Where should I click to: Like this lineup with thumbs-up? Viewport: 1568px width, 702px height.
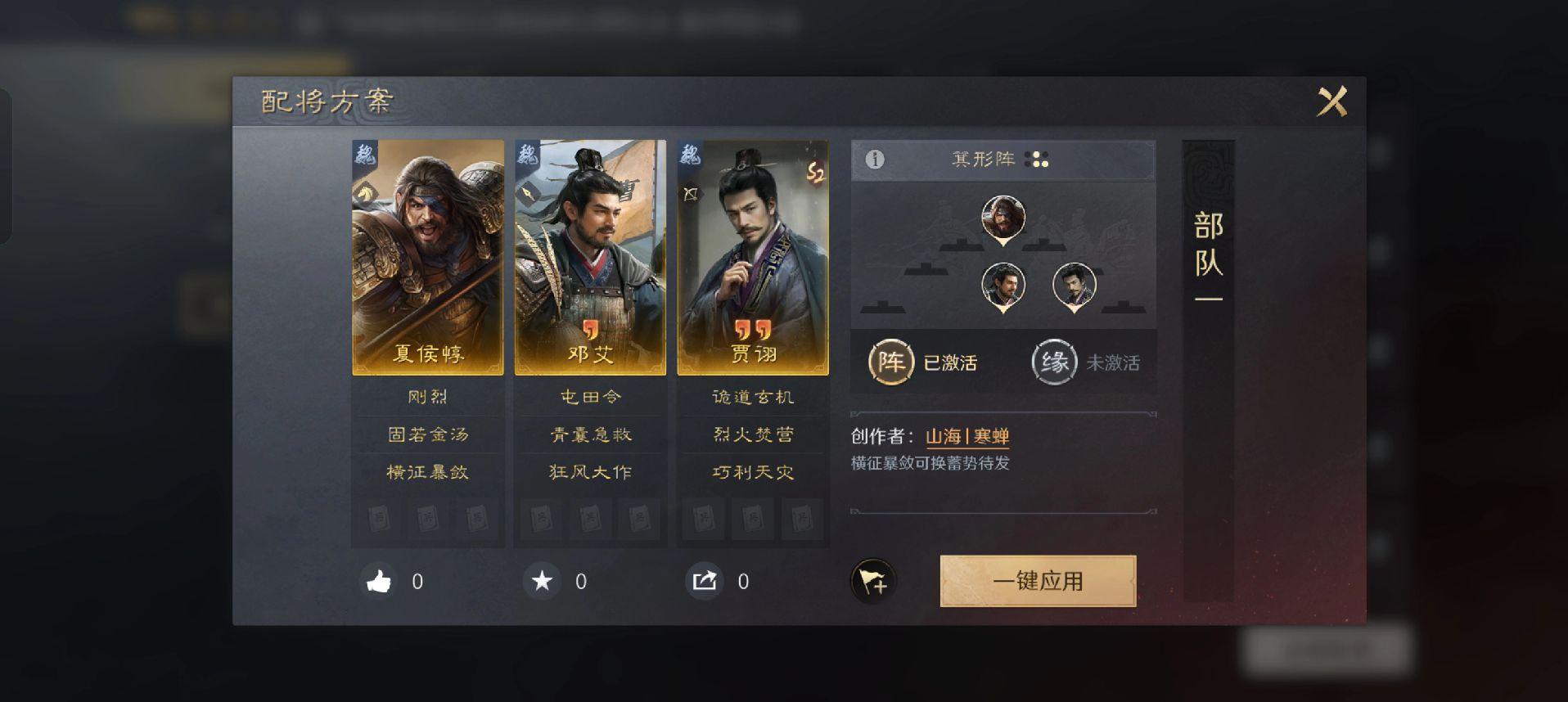click(379, 582)
